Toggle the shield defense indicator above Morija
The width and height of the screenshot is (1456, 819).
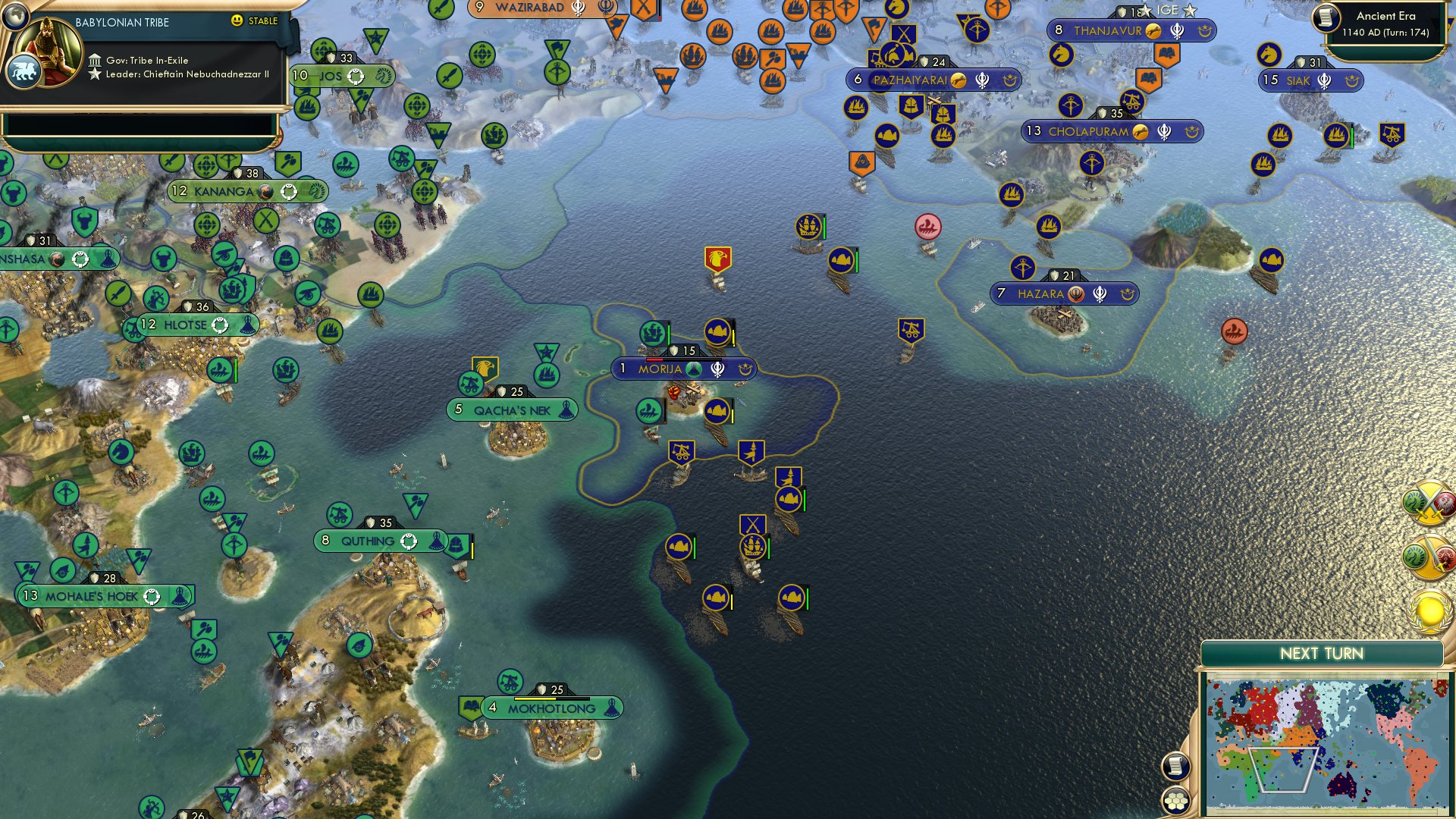point(675,350)
